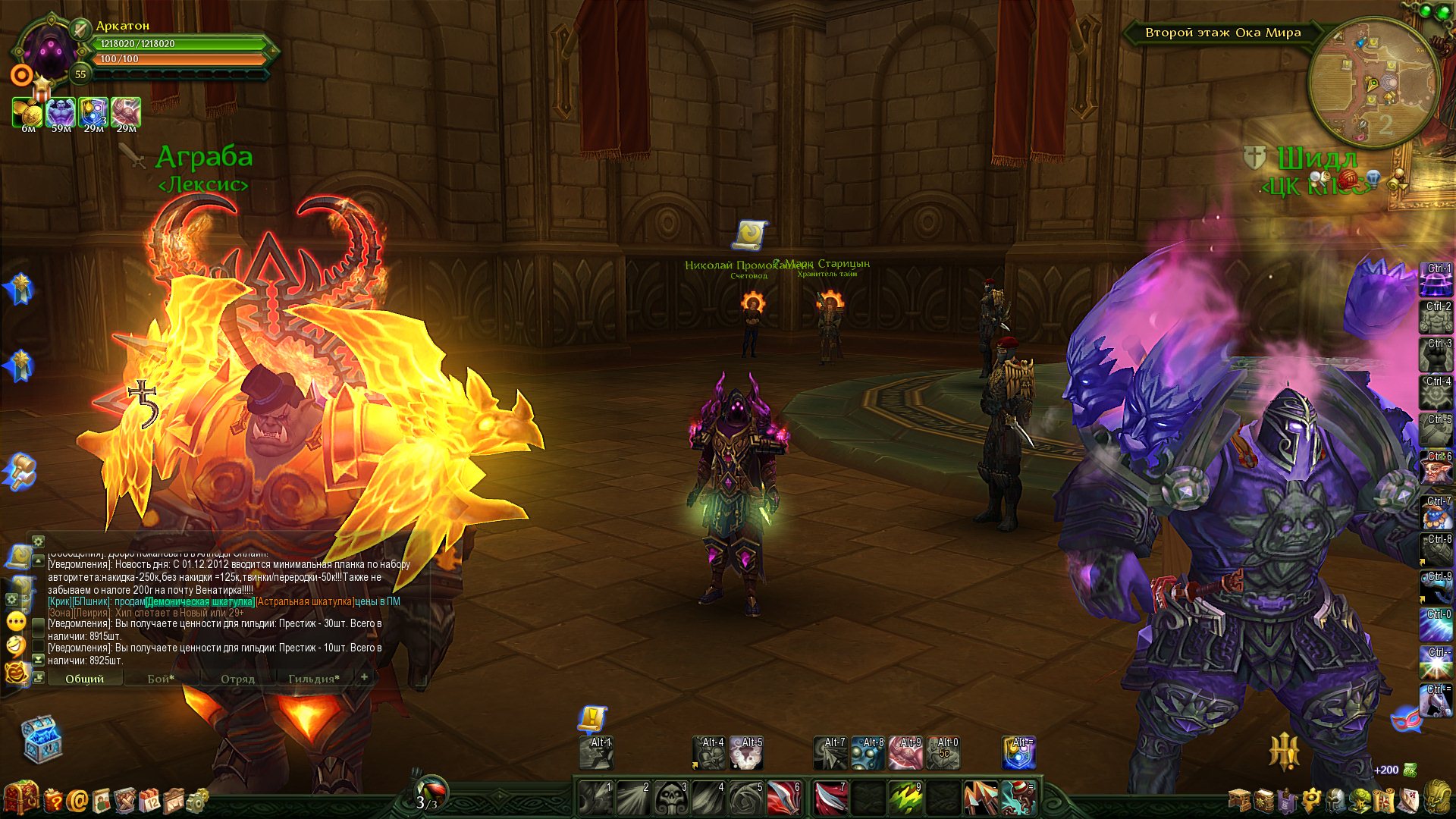Open game settings gears icon
The image size is (1456, 819).
pyautogui.click(x=197, y=800)
